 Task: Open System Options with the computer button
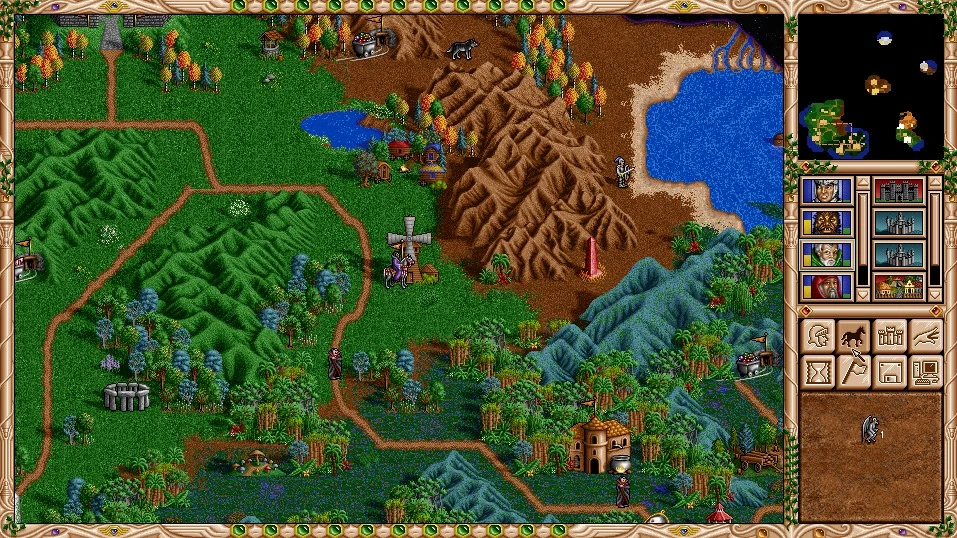[x=926, y=372]
